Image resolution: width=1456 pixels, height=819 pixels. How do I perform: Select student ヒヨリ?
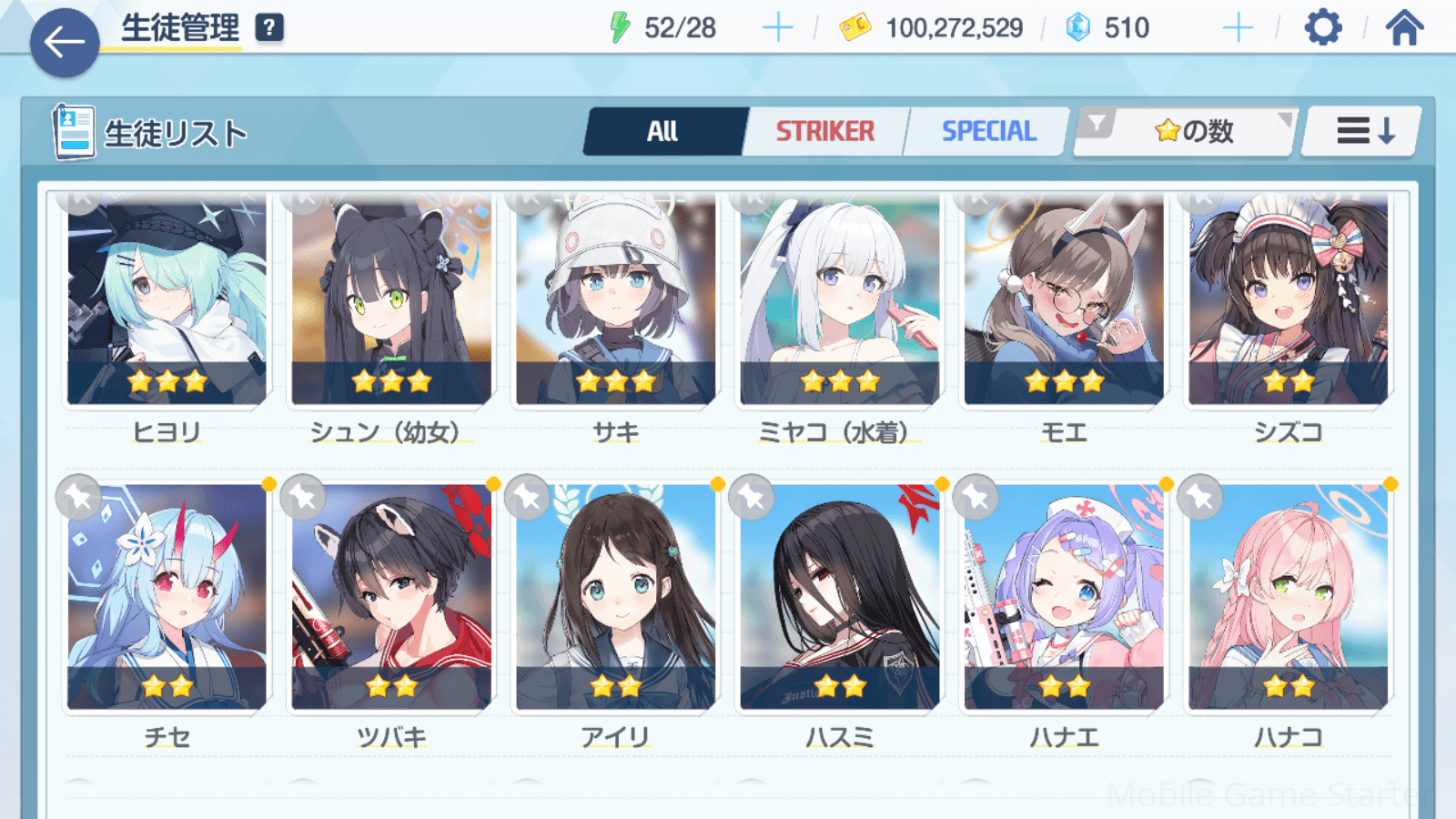pos(167,300)
